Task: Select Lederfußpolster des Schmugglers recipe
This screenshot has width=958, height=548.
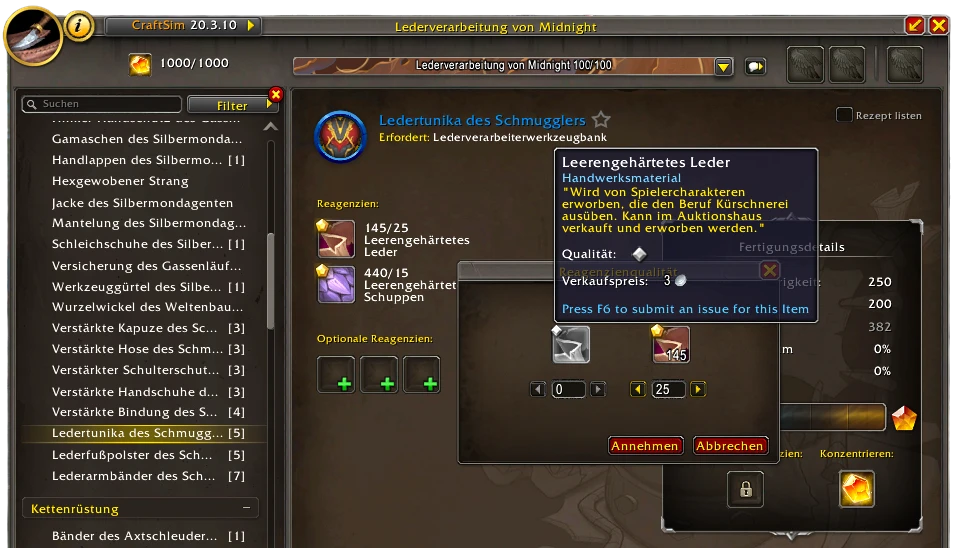Action: pos(133,454)
